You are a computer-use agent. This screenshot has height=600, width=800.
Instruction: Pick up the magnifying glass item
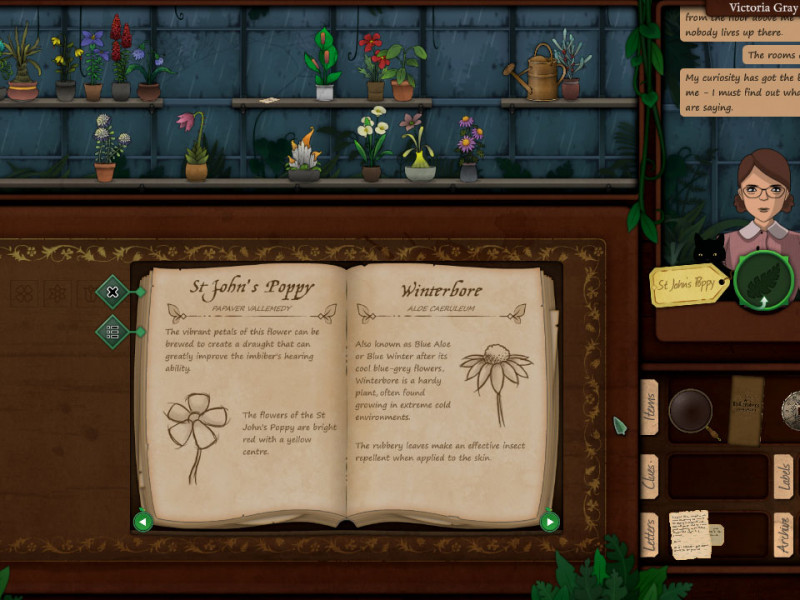click(692, 410)
